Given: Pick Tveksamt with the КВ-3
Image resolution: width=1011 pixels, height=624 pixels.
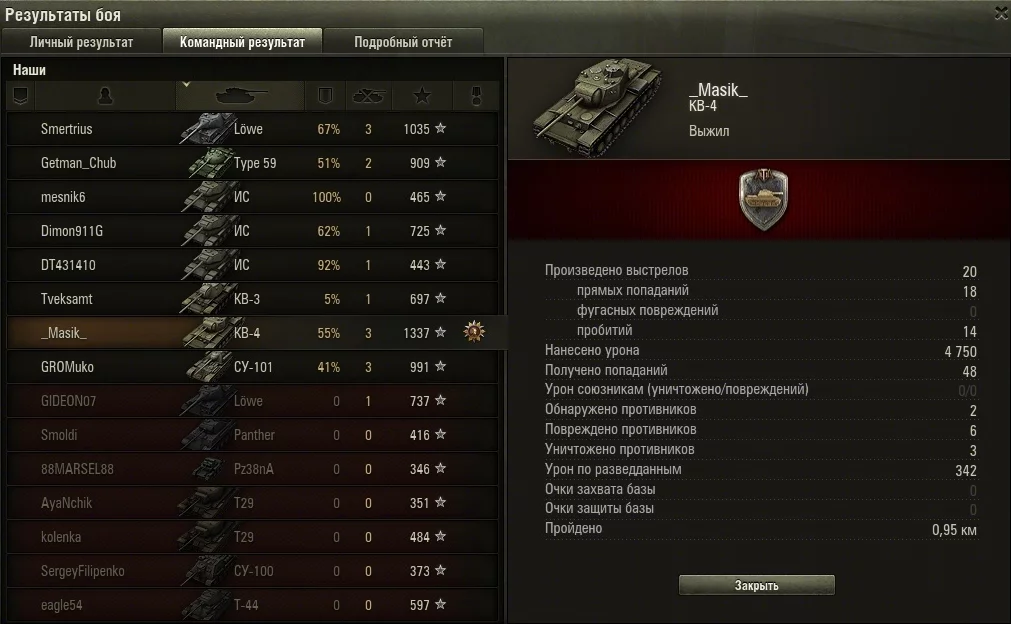Looking at the screenshot, I should [66, 299].
